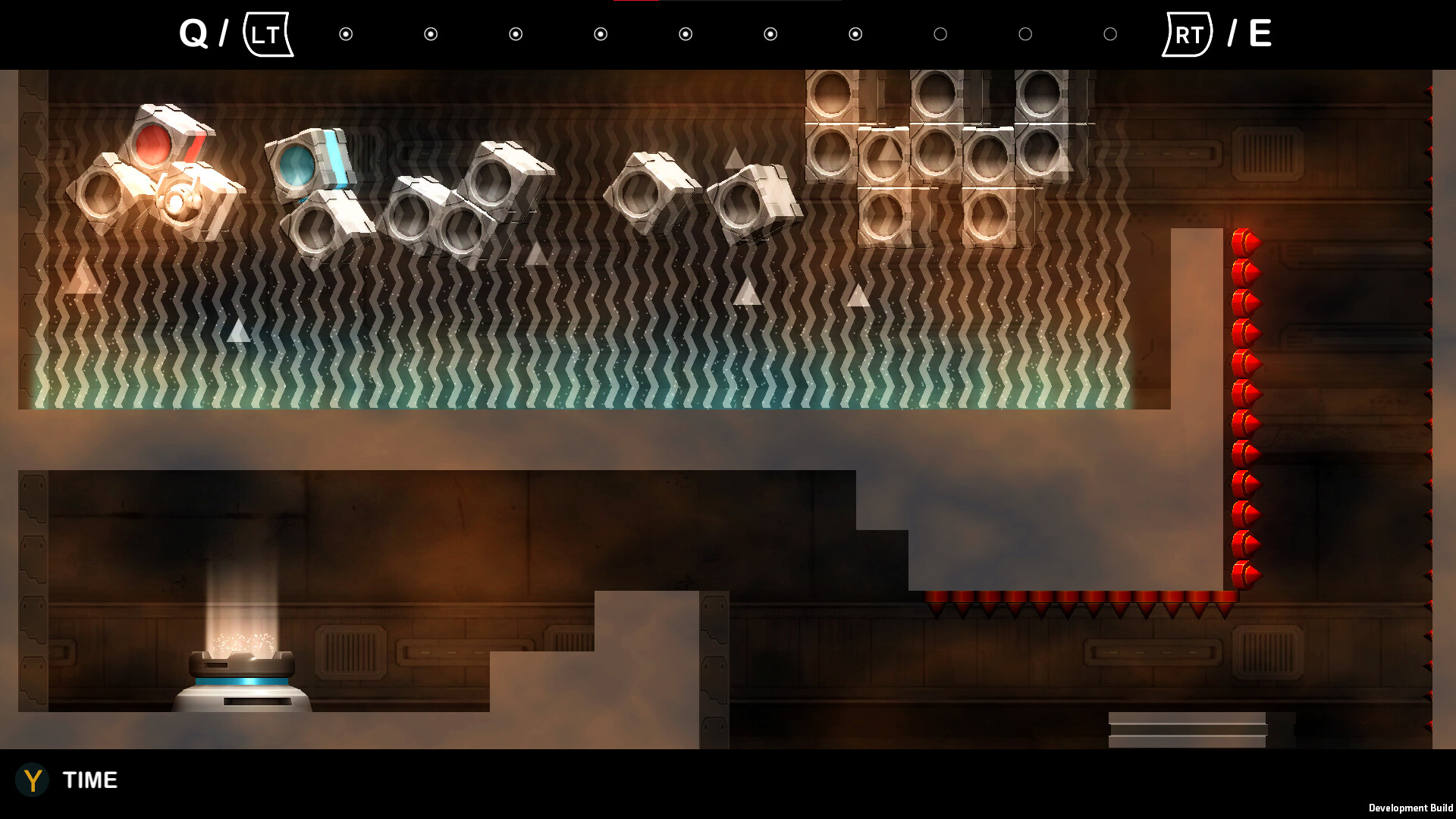The height and width of the screenshot is (819, 1456).
Task: Click the E keyboard prompt
Action: pos(1259,32)
